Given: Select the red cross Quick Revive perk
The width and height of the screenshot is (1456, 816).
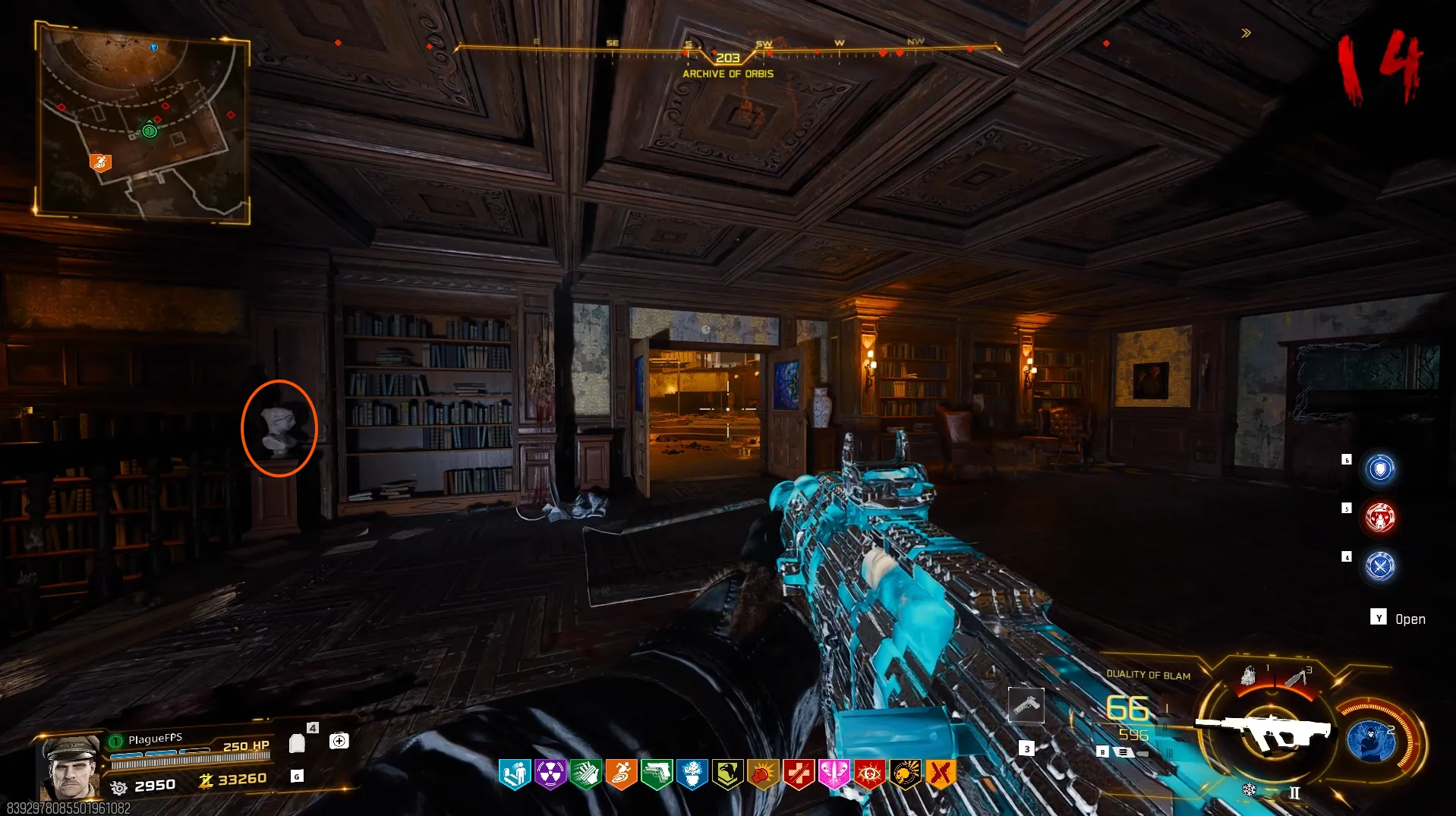Looking at the screenshot, I should point(799,774).
